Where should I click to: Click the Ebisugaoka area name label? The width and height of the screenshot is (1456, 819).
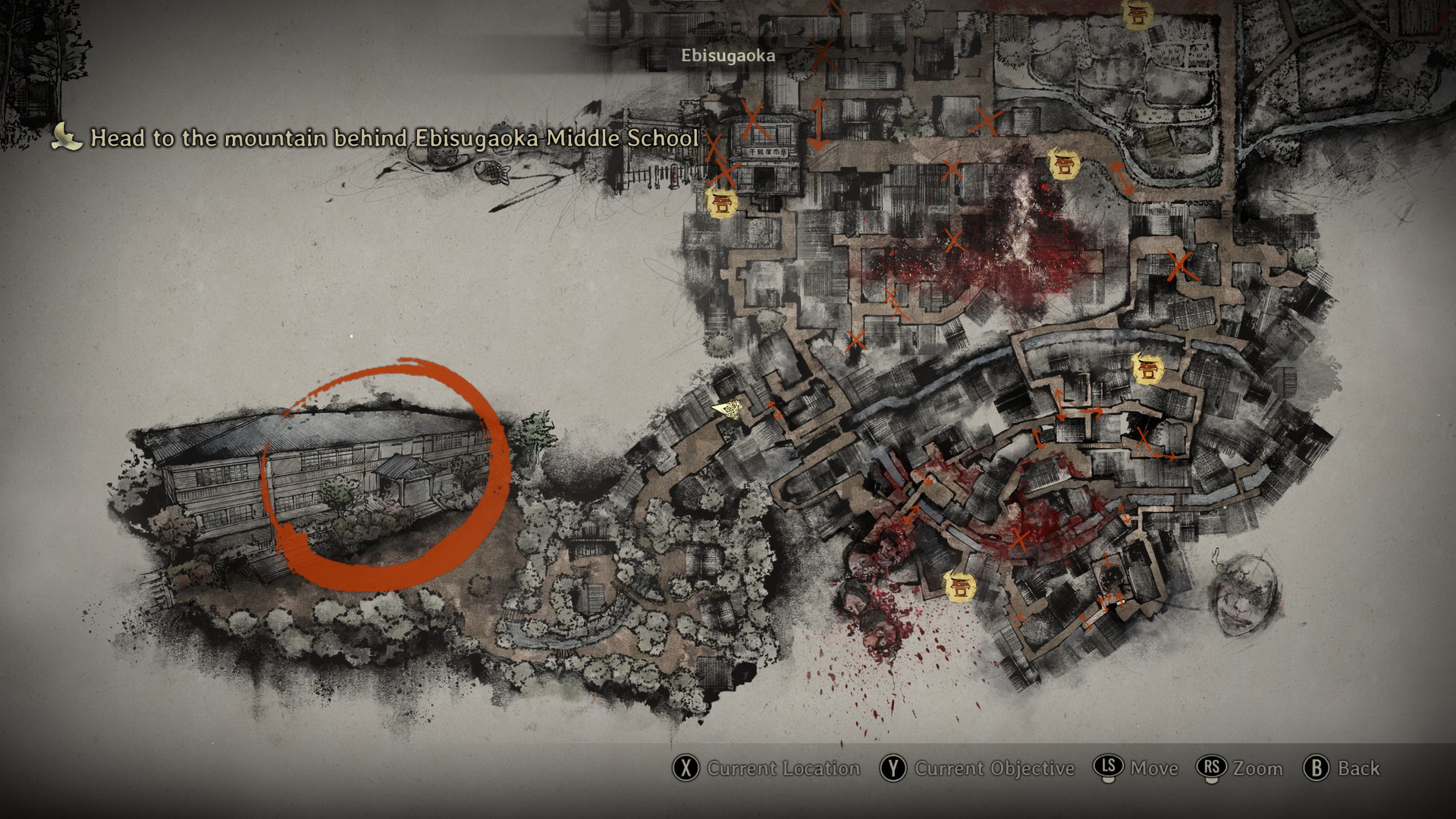click(727, 55)
